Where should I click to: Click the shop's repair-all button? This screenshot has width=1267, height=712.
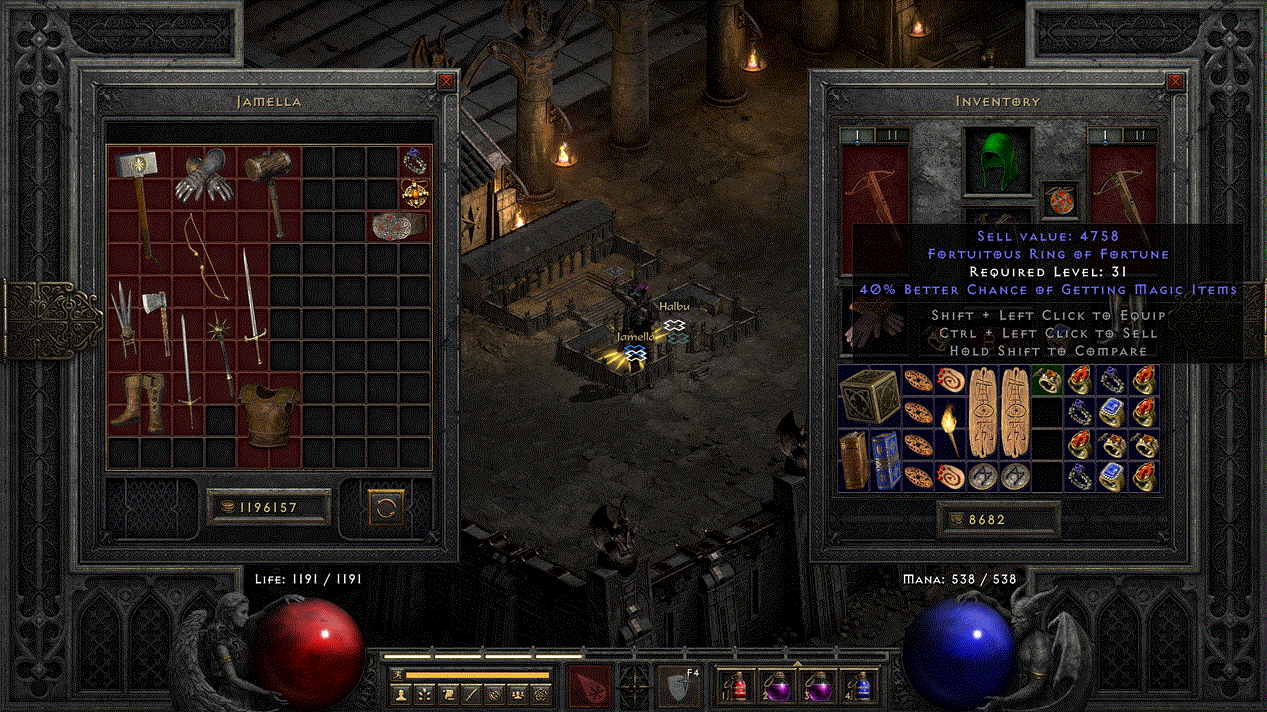[x=385, y=507]
